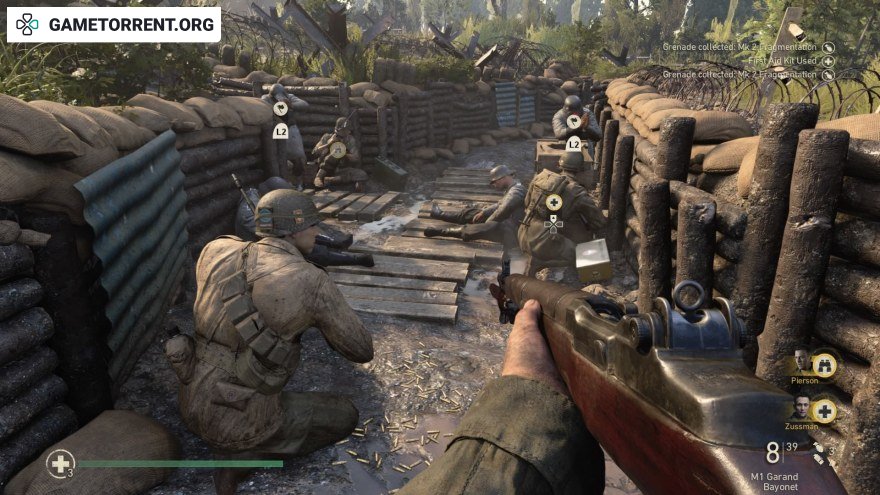Use the first aid kit icon beside the health bar
Screen dimensions: 880x495
click(60, 464)
